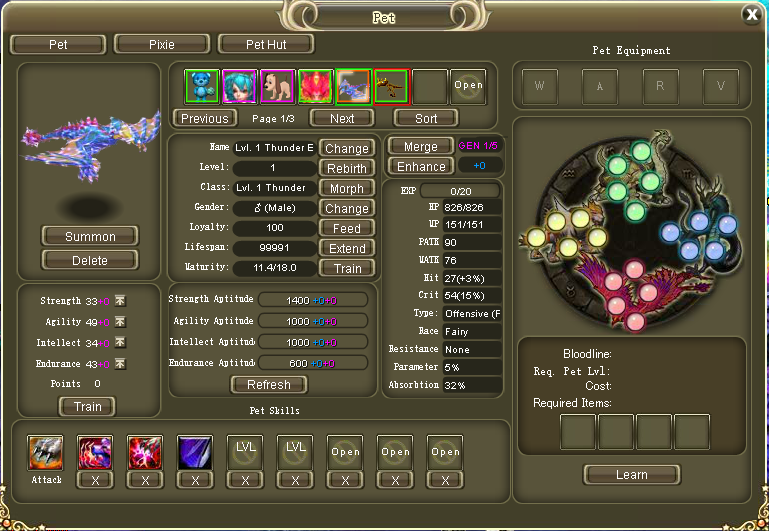Delete the current pet
The width and height of the screenshot is (769, 531).
click(90, 260)
